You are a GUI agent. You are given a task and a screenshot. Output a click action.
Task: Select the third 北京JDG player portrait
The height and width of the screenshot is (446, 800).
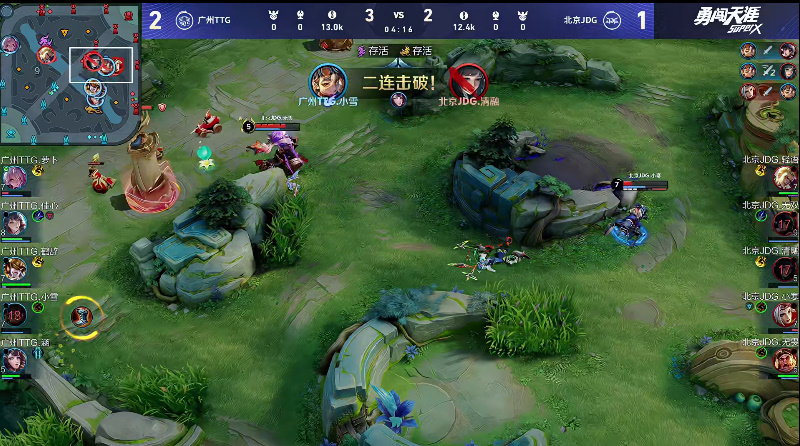785,270
